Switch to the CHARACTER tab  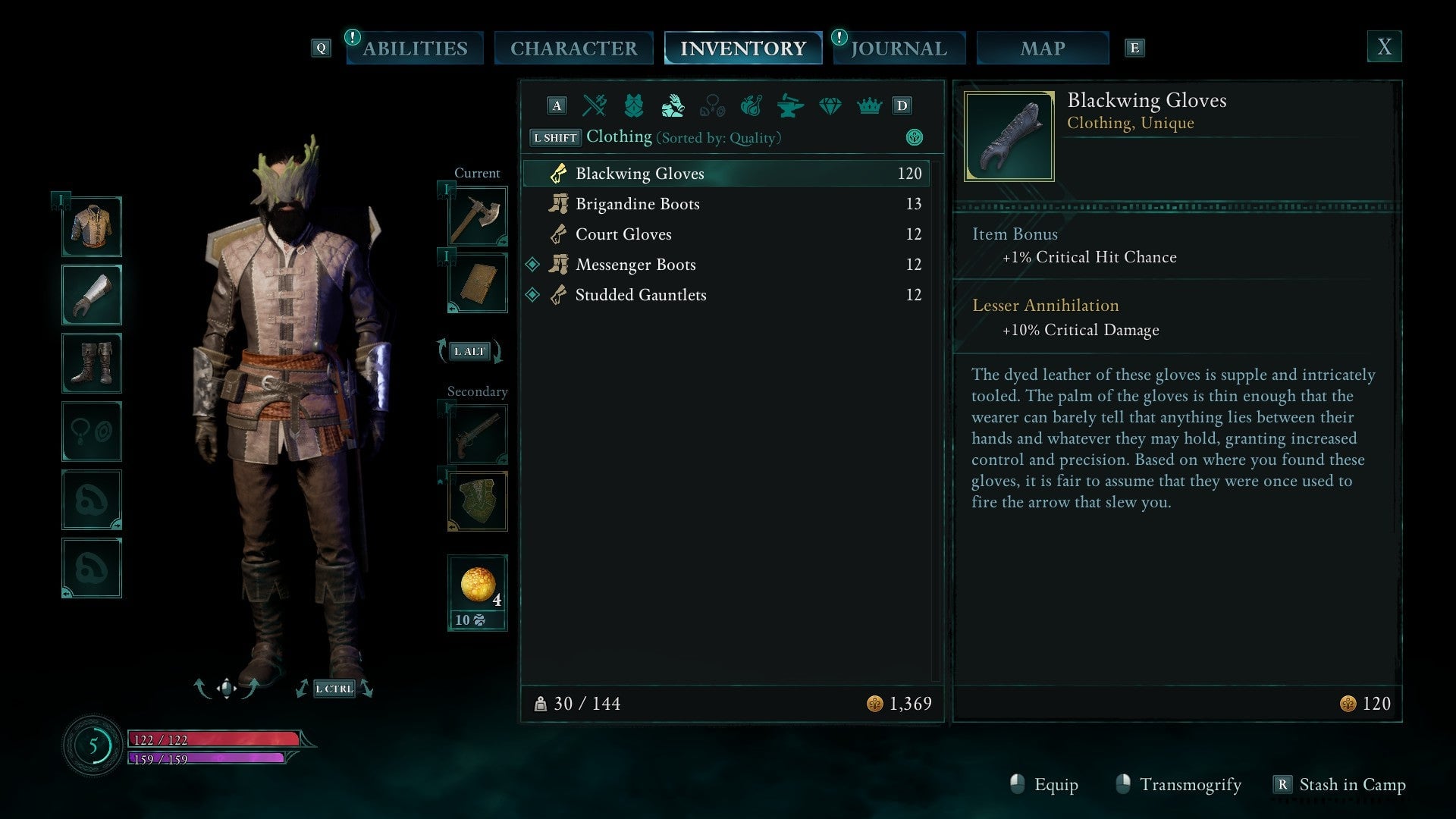pos(574,47)
